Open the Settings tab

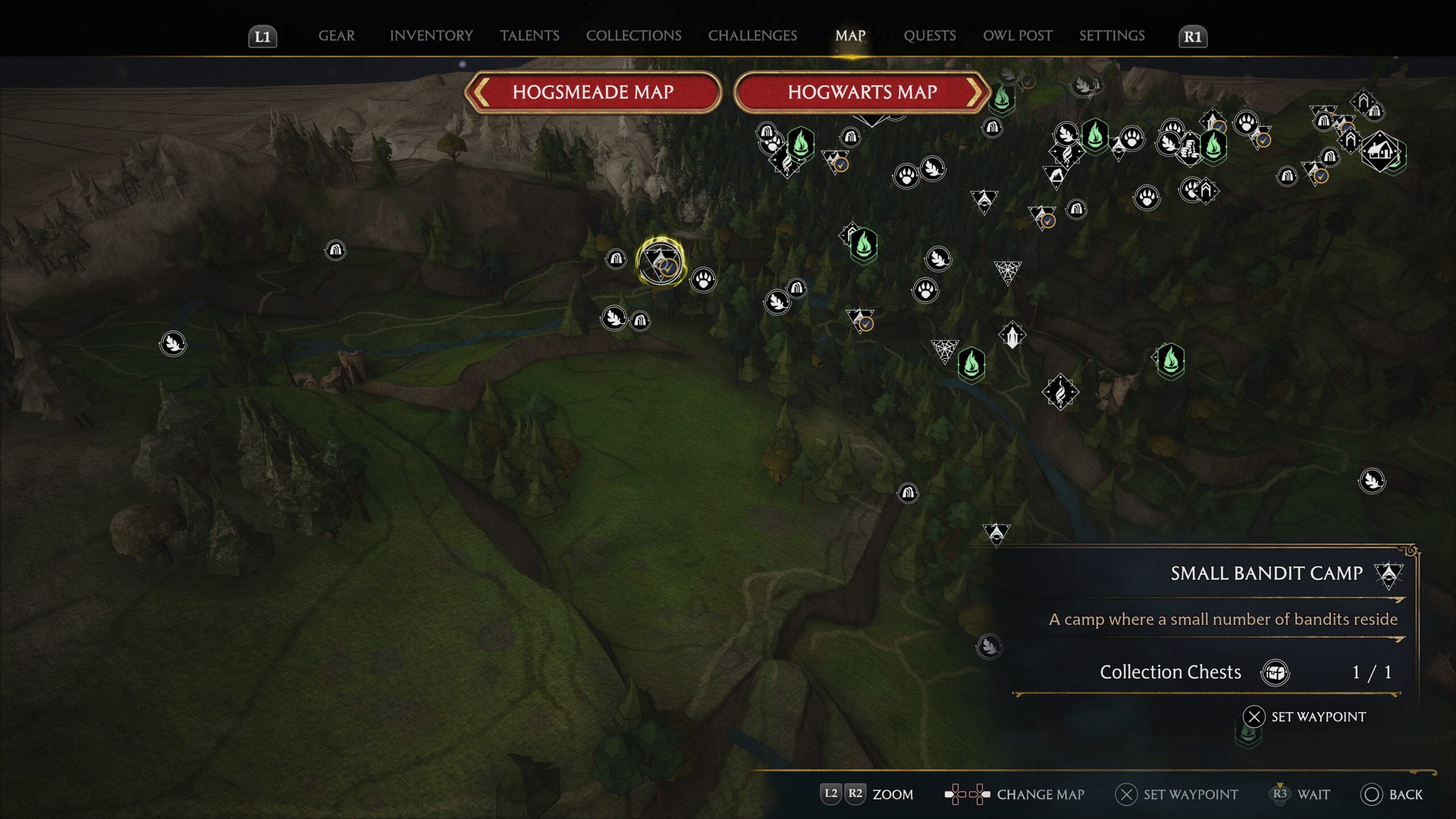pos(1112,36)
